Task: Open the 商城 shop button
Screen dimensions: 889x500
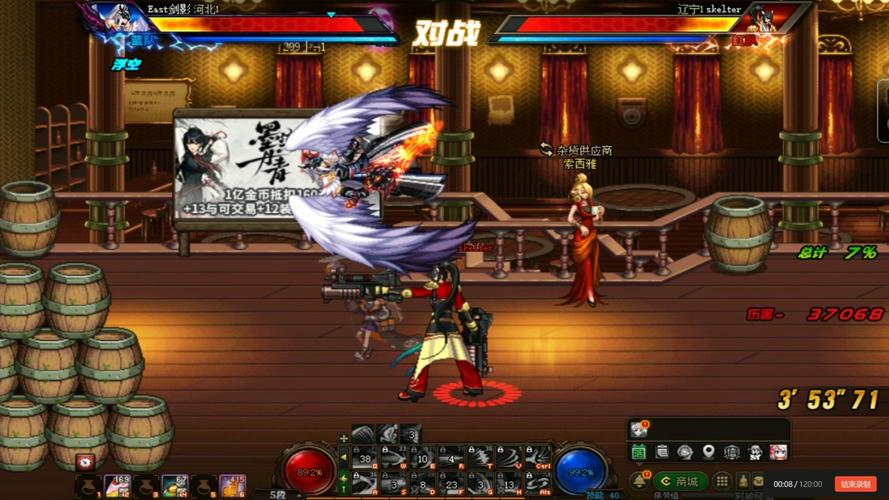Action: pos(681,482)
